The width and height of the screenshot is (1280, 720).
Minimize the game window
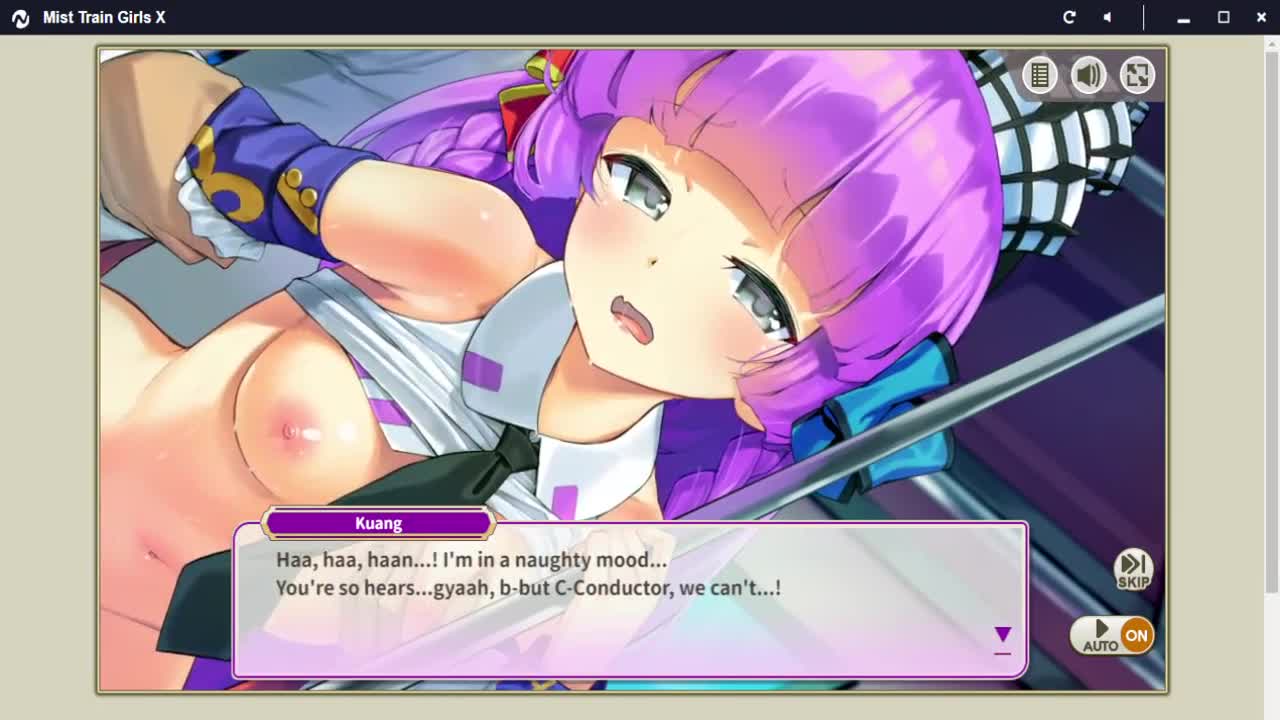tap(1183, 17)
